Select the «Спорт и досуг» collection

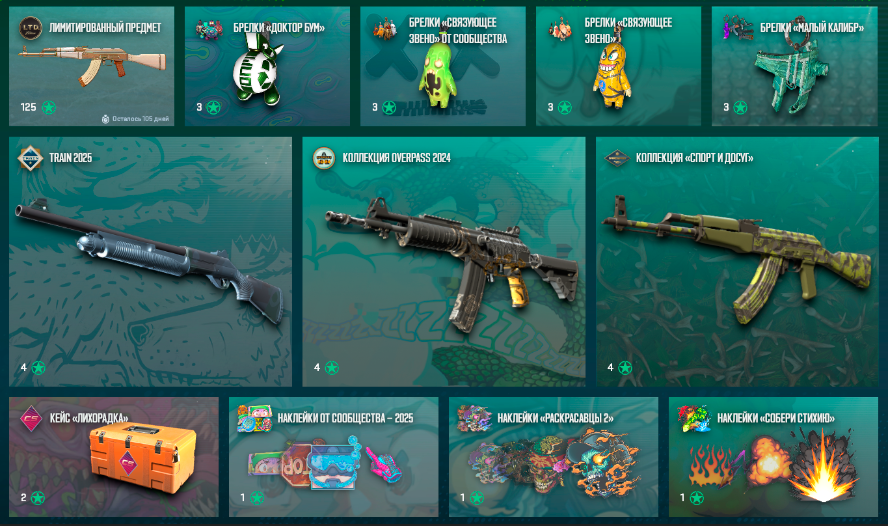[737, 262]
